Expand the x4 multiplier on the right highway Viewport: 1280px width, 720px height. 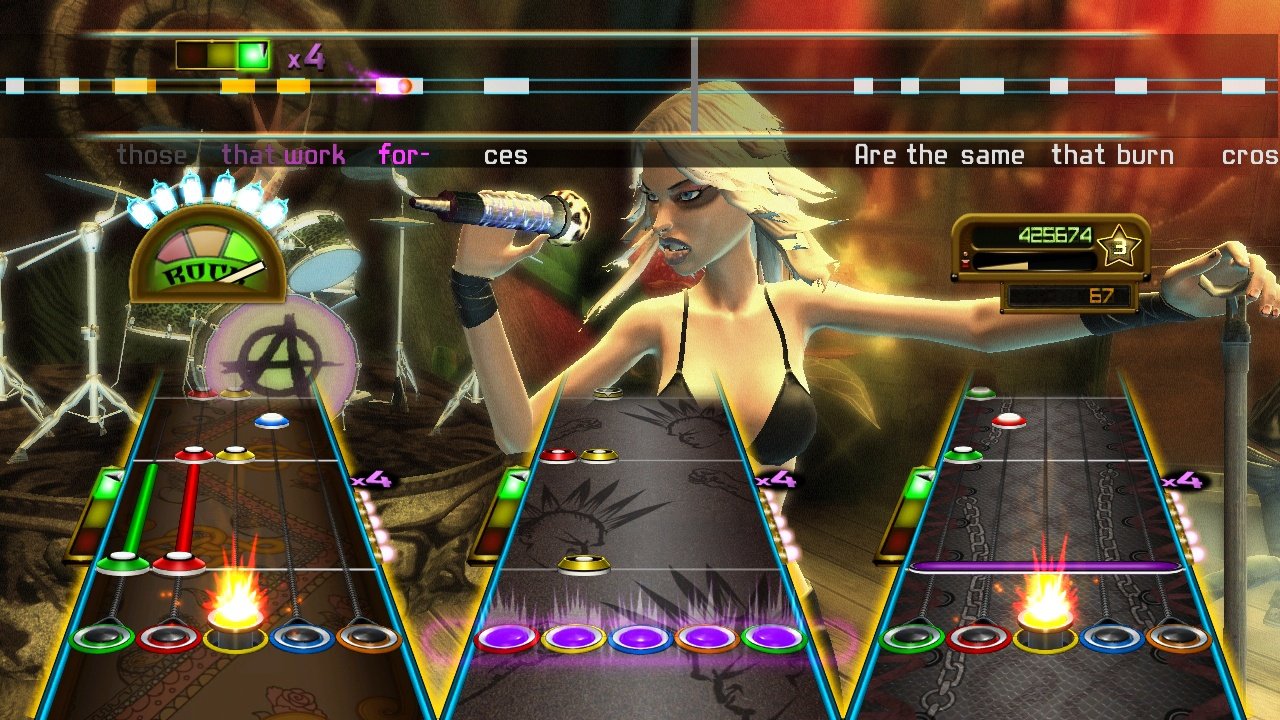1180,480
